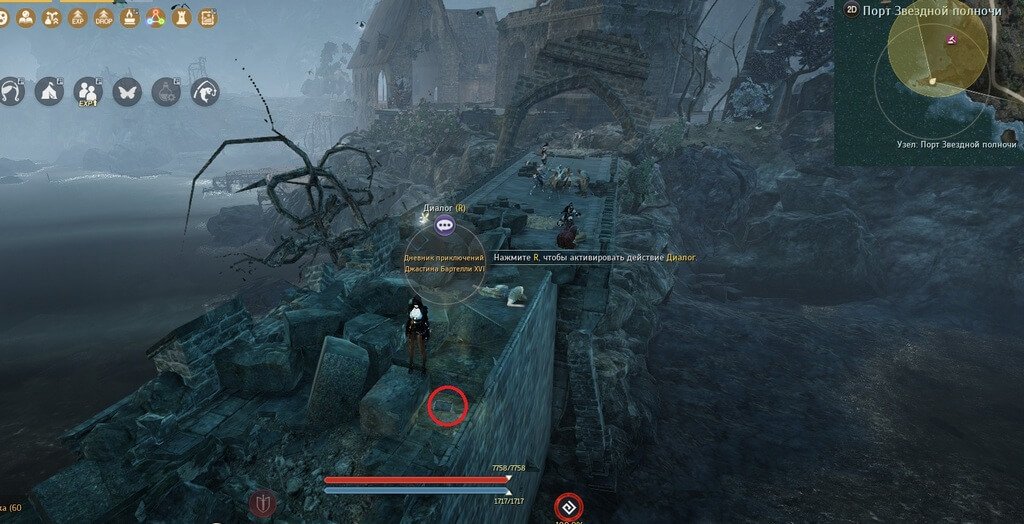Open the campfire buff icon
This screenshot has width=1024, height=524.
click(129, 17)
